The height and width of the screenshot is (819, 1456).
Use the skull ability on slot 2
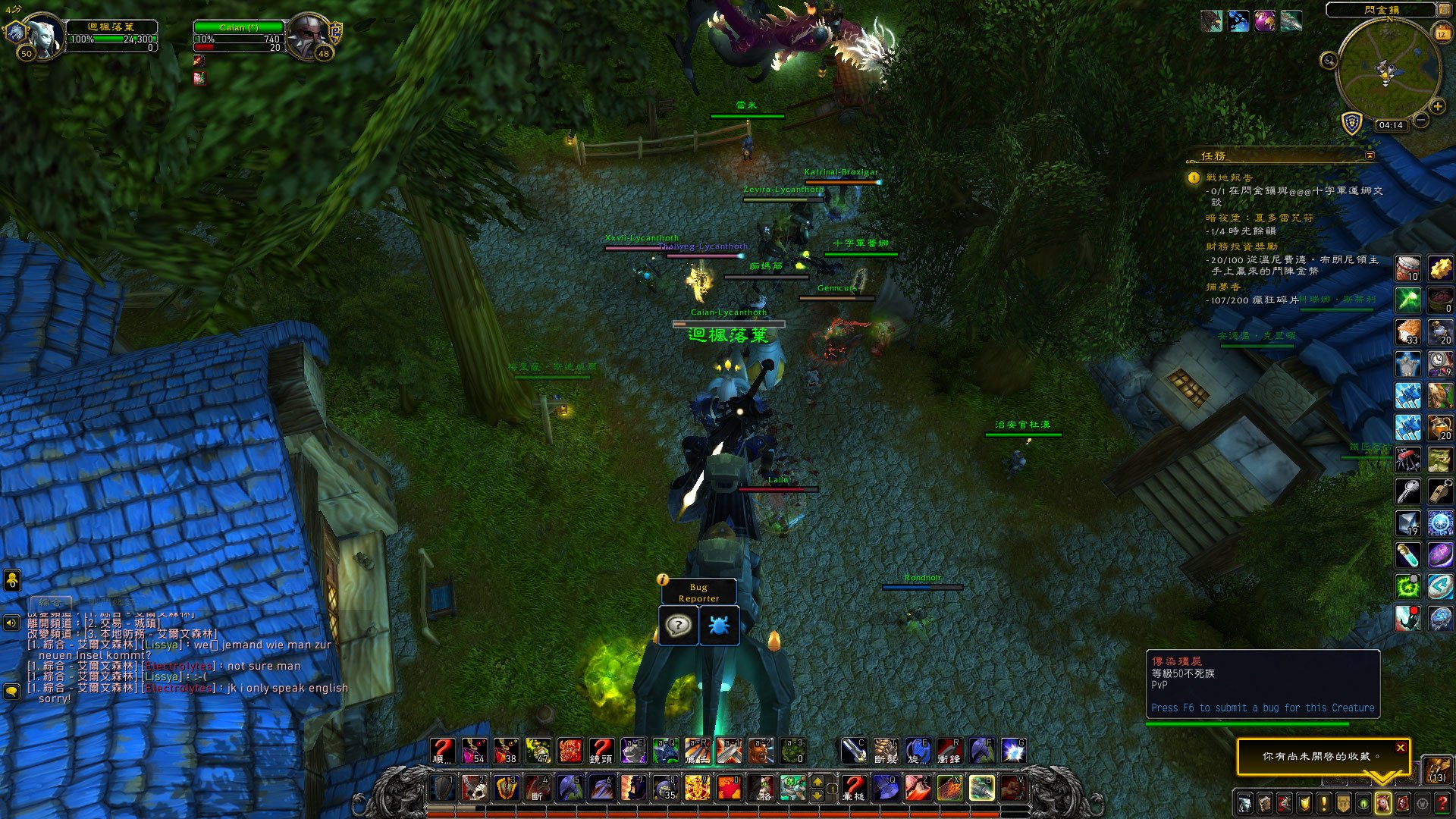click(475, 788)
